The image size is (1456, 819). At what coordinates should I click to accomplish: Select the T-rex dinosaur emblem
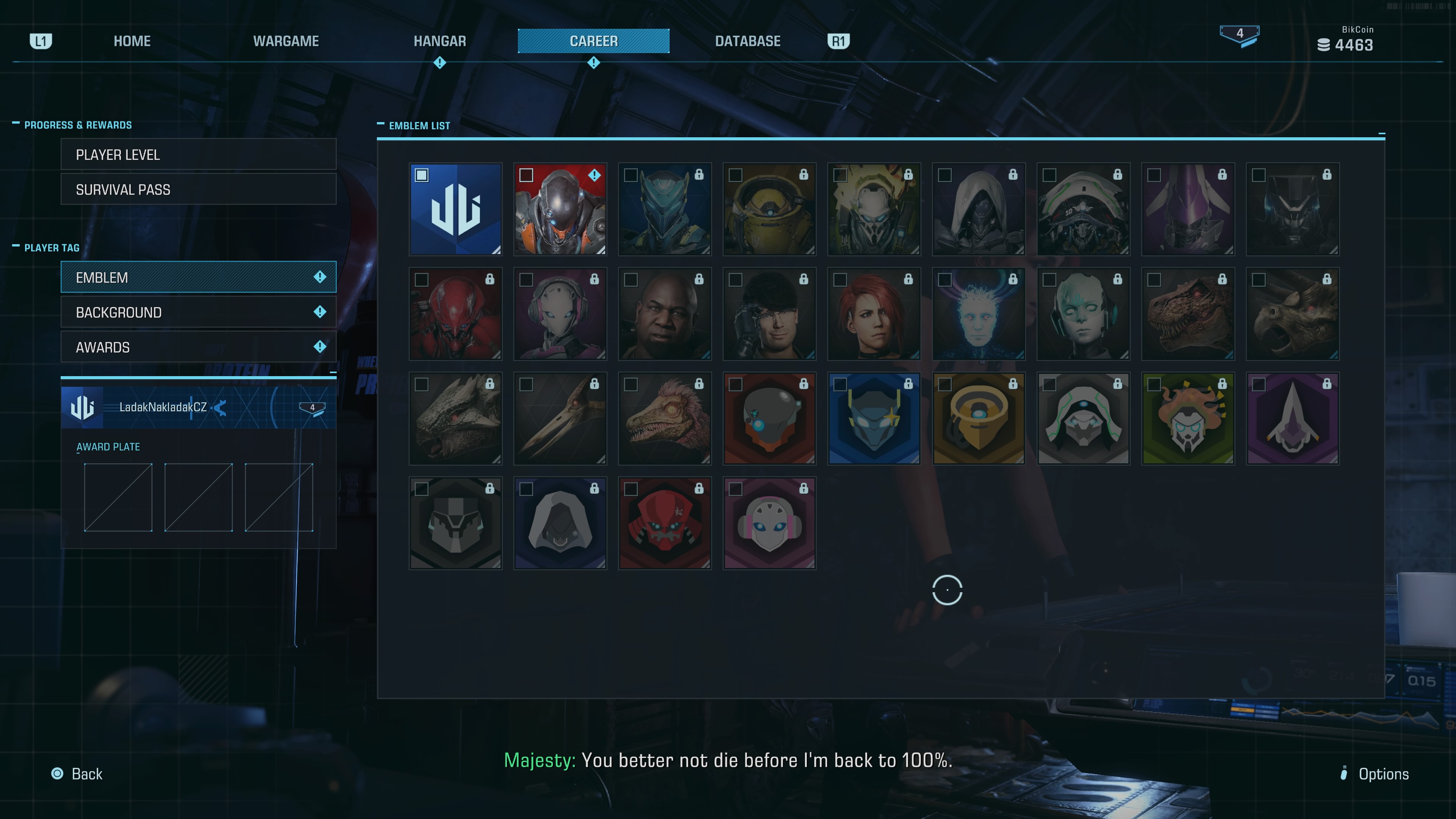1188,314
